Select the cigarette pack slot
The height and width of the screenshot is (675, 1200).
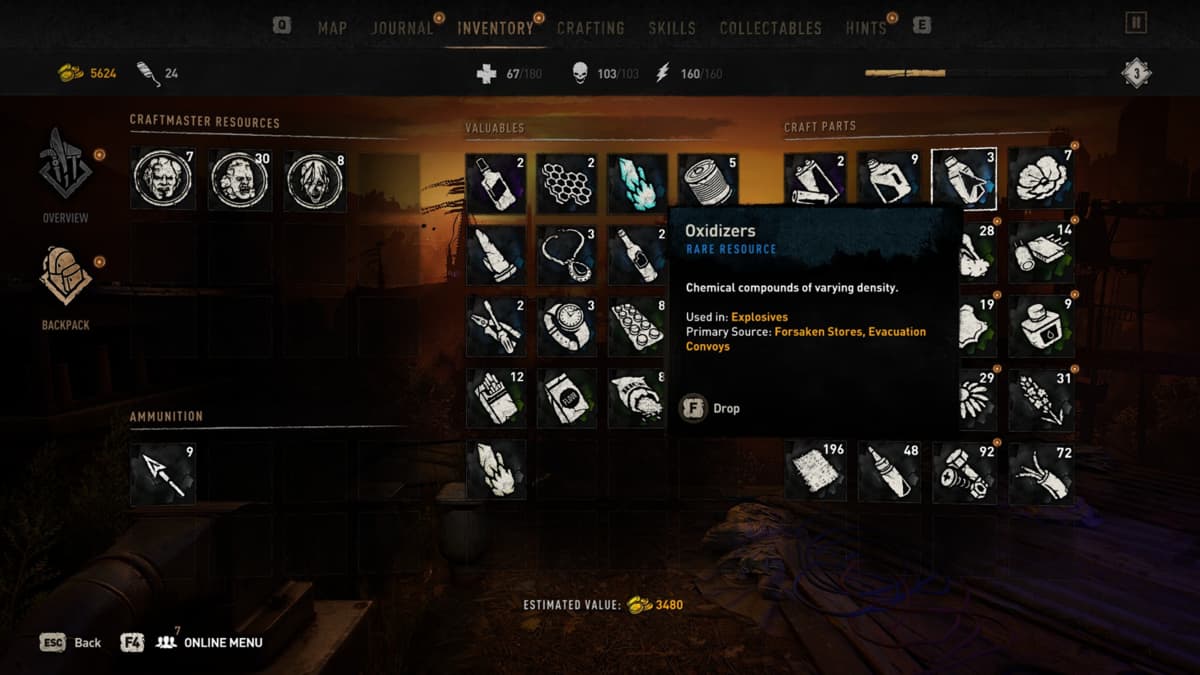pyautogui.click(x=496, y=398)
